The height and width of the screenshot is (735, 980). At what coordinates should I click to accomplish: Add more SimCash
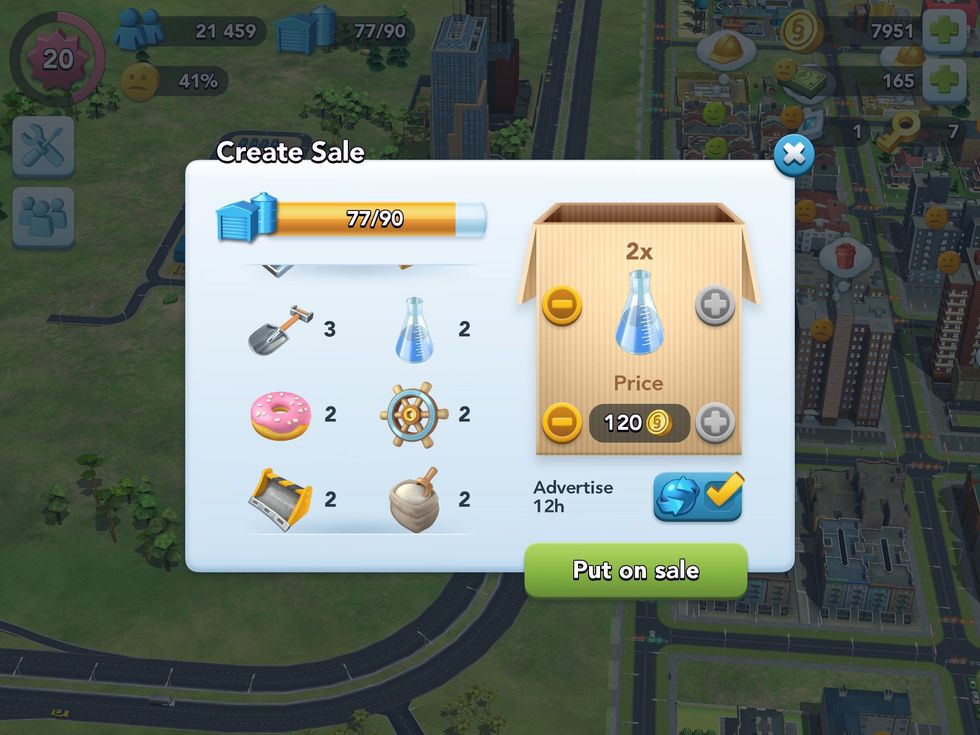[943, 81]
